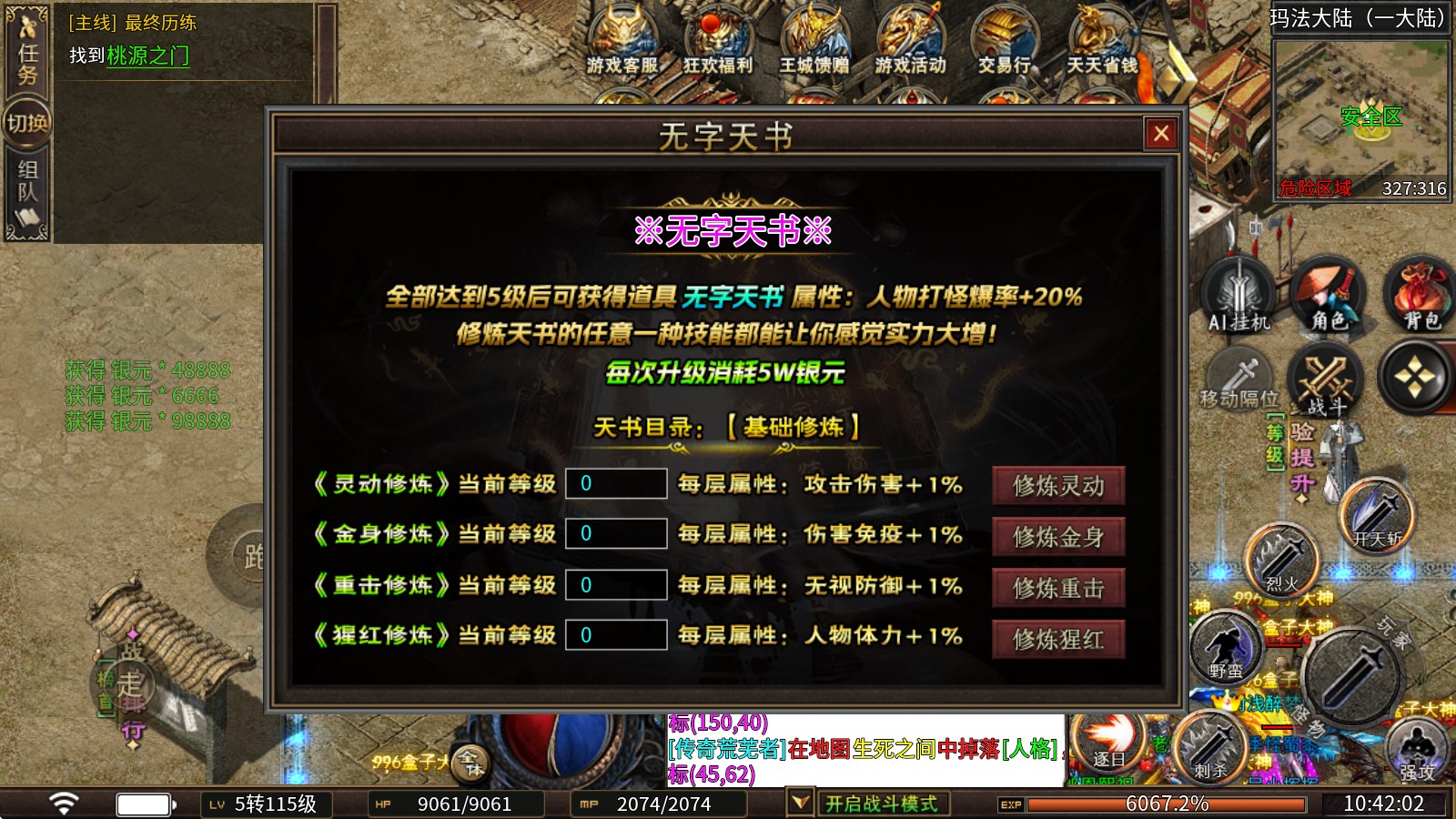Click the EXP progress bar

[x=1165, y=804]
